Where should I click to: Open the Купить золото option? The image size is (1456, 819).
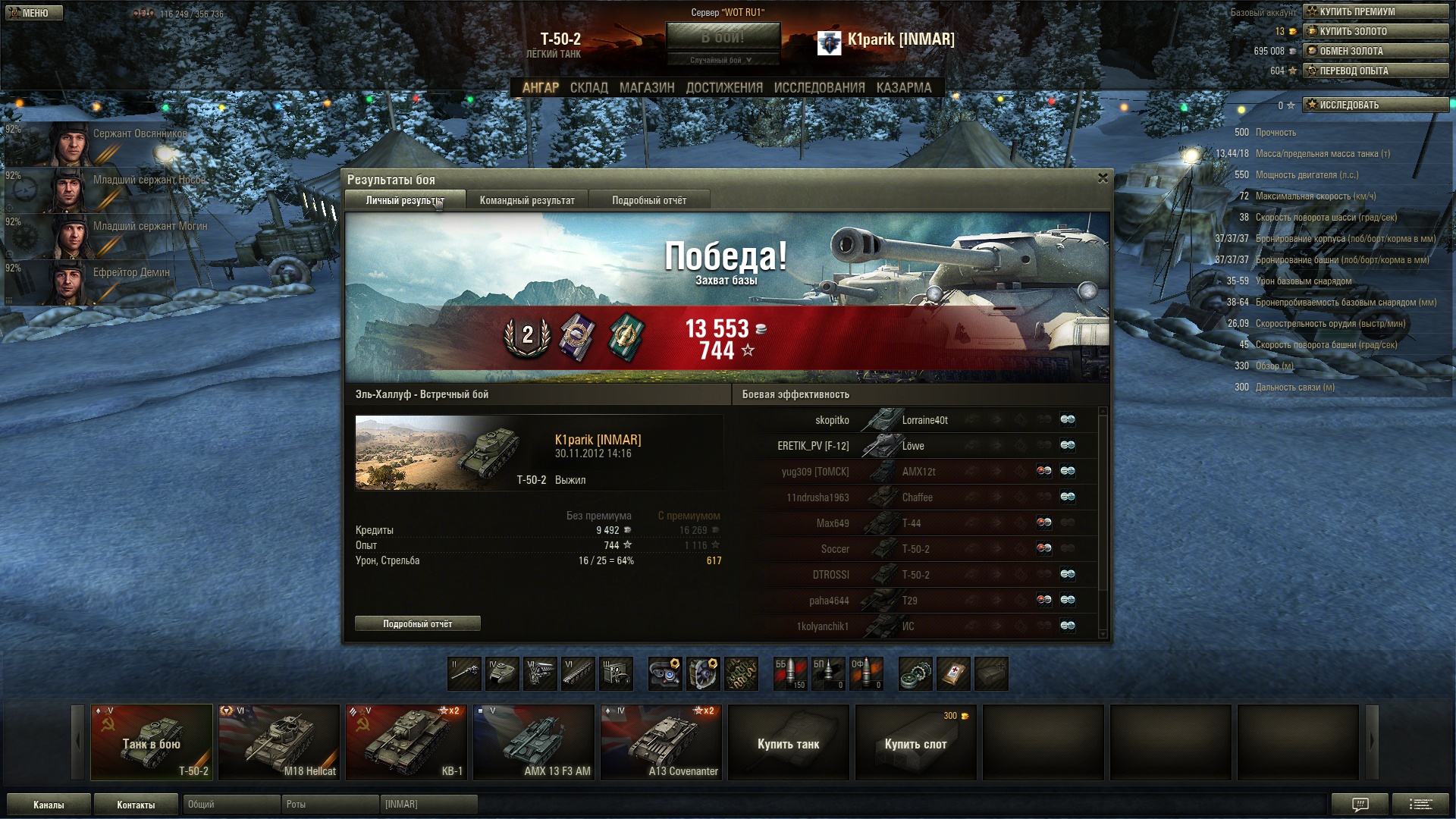1375,31
